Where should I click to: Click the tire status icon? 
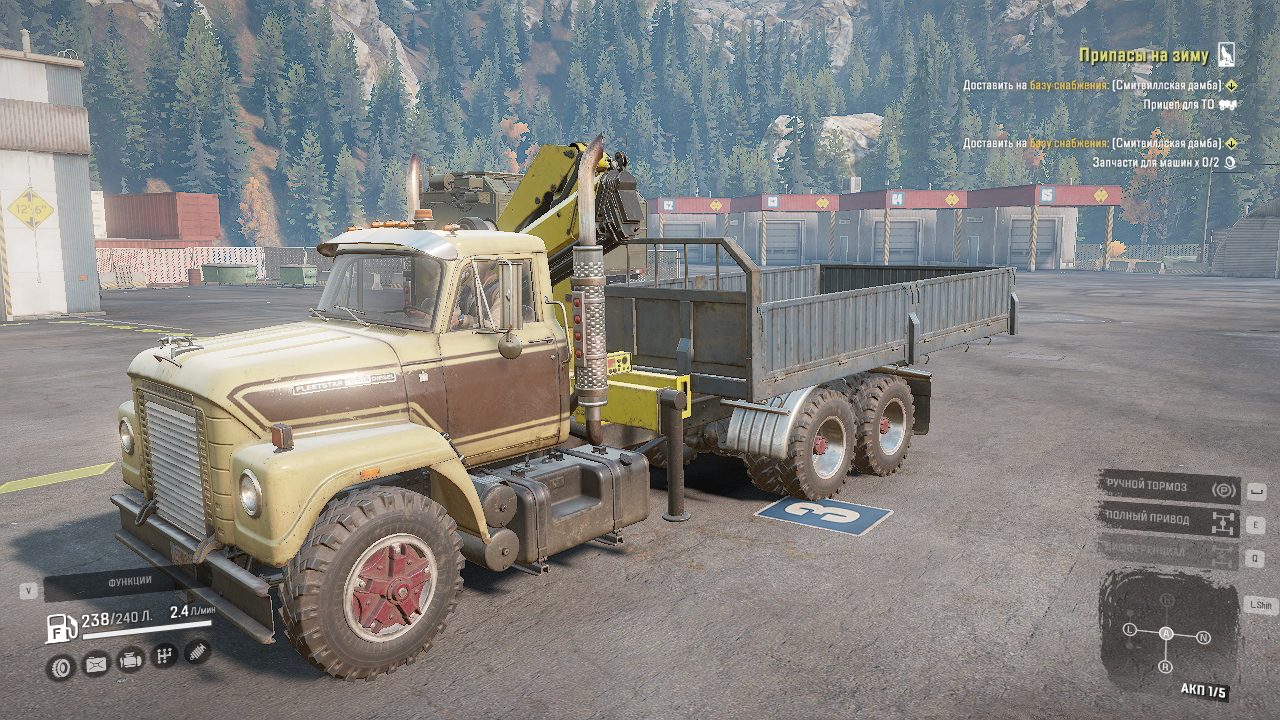click(x=61, y=666)
